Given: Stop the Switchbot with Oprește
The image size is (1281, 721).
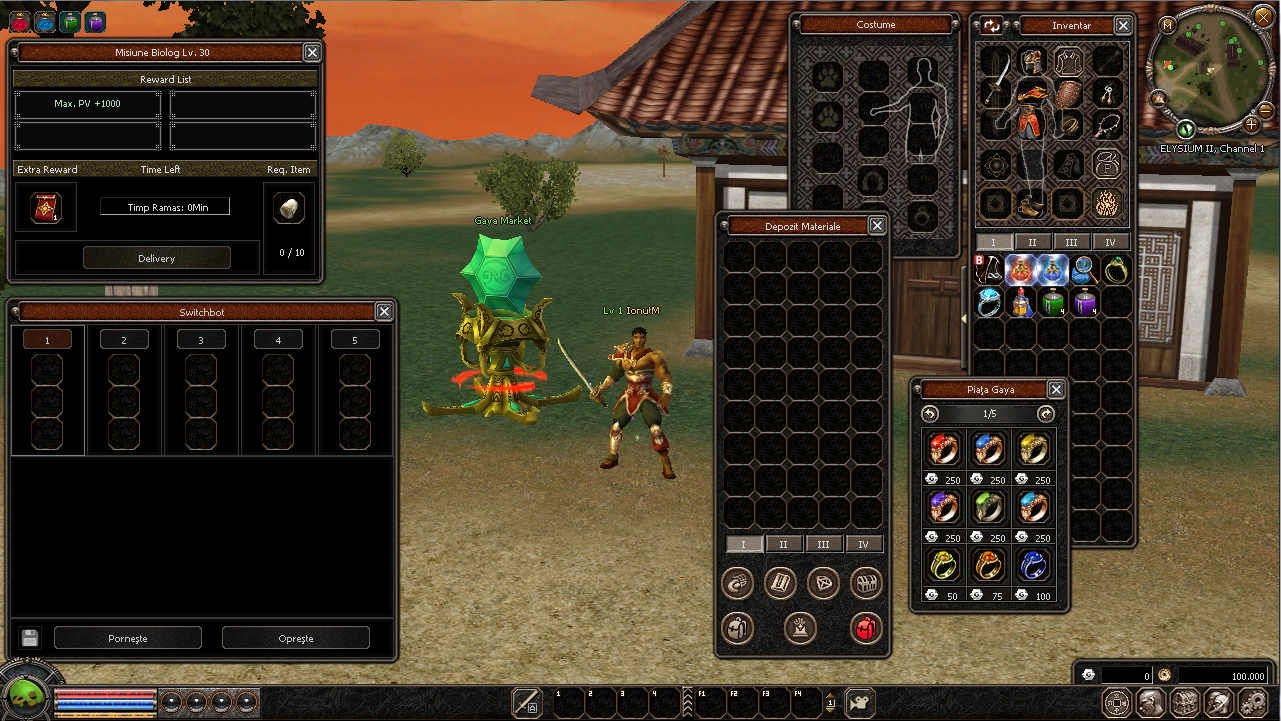Looking at the screenshot, I should tap(295, 638).
